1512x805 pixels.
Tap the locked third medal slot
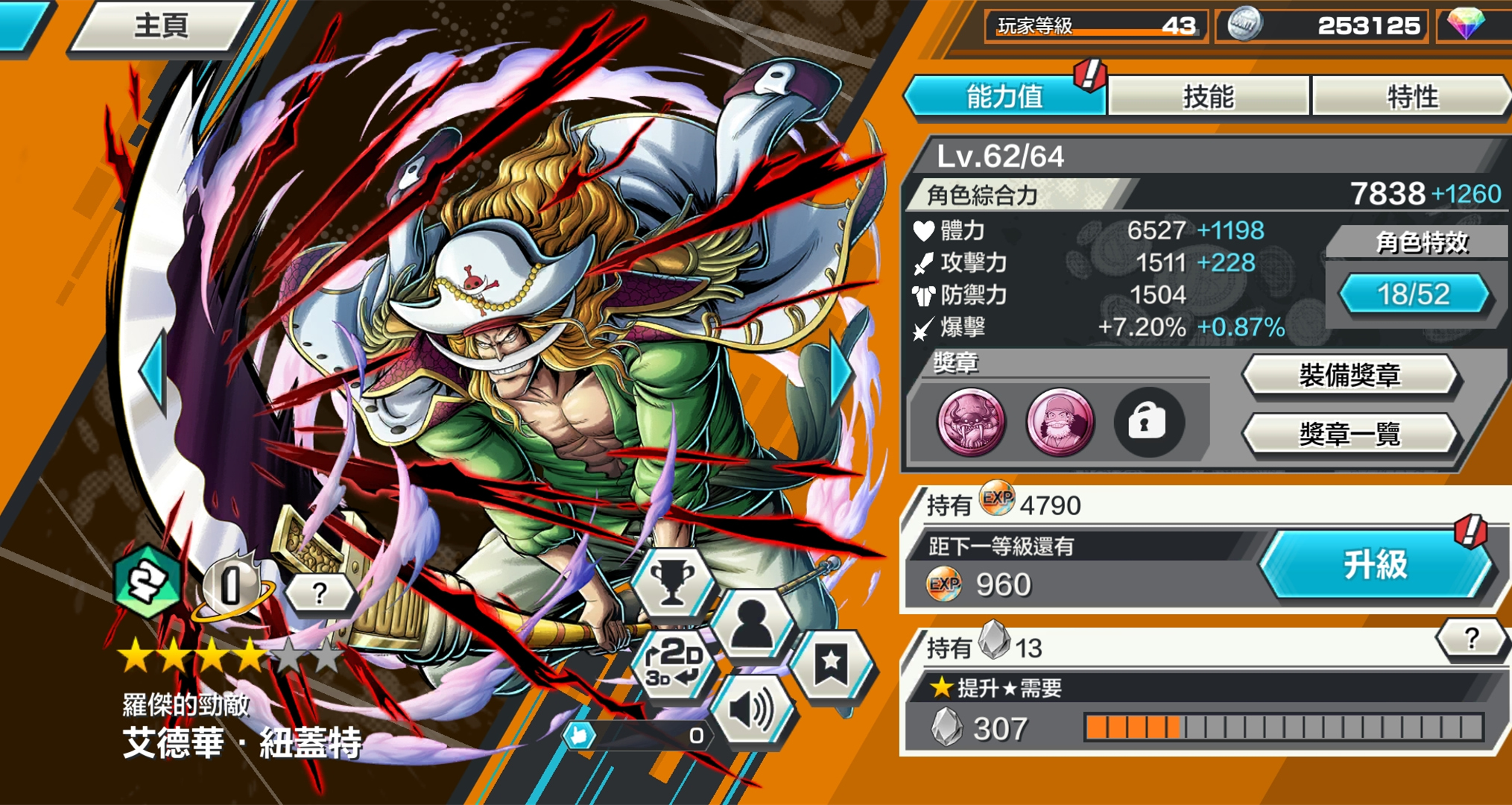tap(1147, 422)
